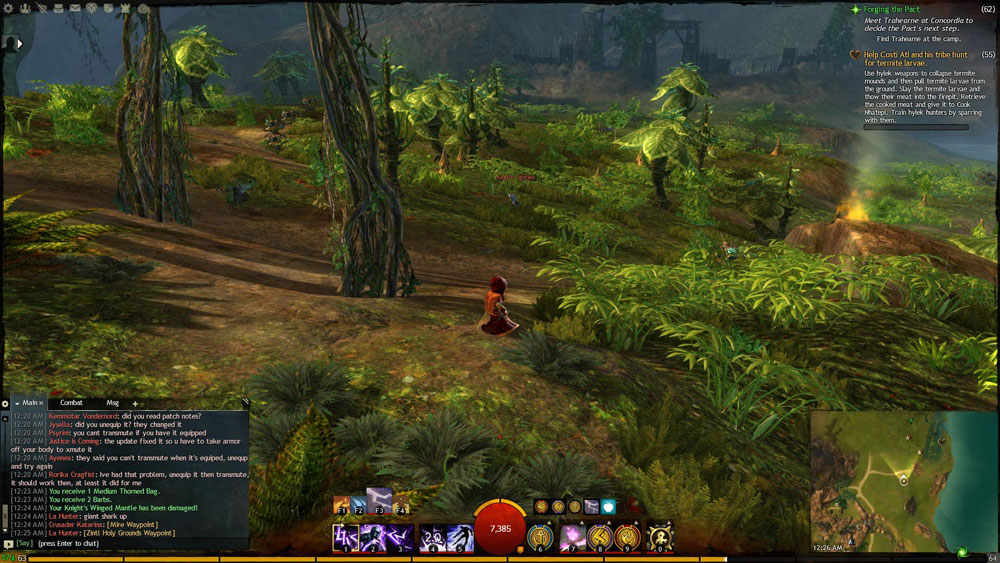Add a new chat tab

click(135, 404)
